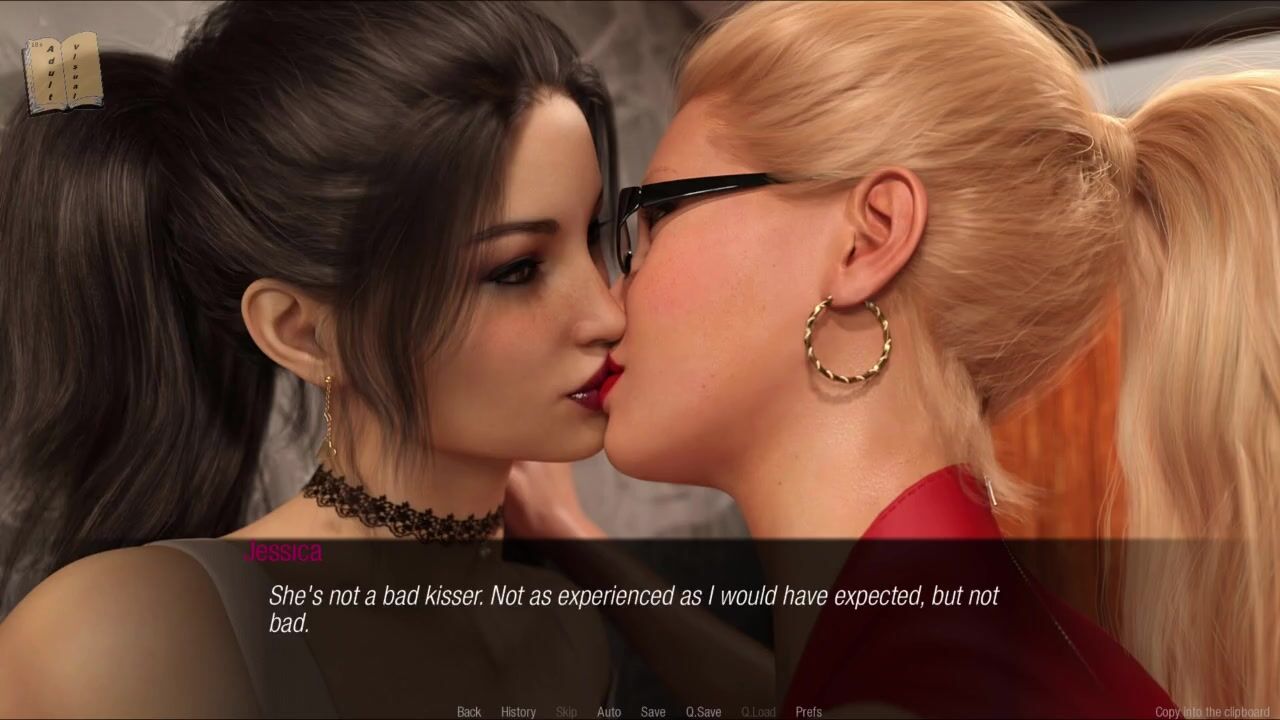Image resolution: width=1280 pixels, height=720 pixels.
Task: Toggle Auto-advance mode
Action: pyautogui.click(x=609, y=712)
